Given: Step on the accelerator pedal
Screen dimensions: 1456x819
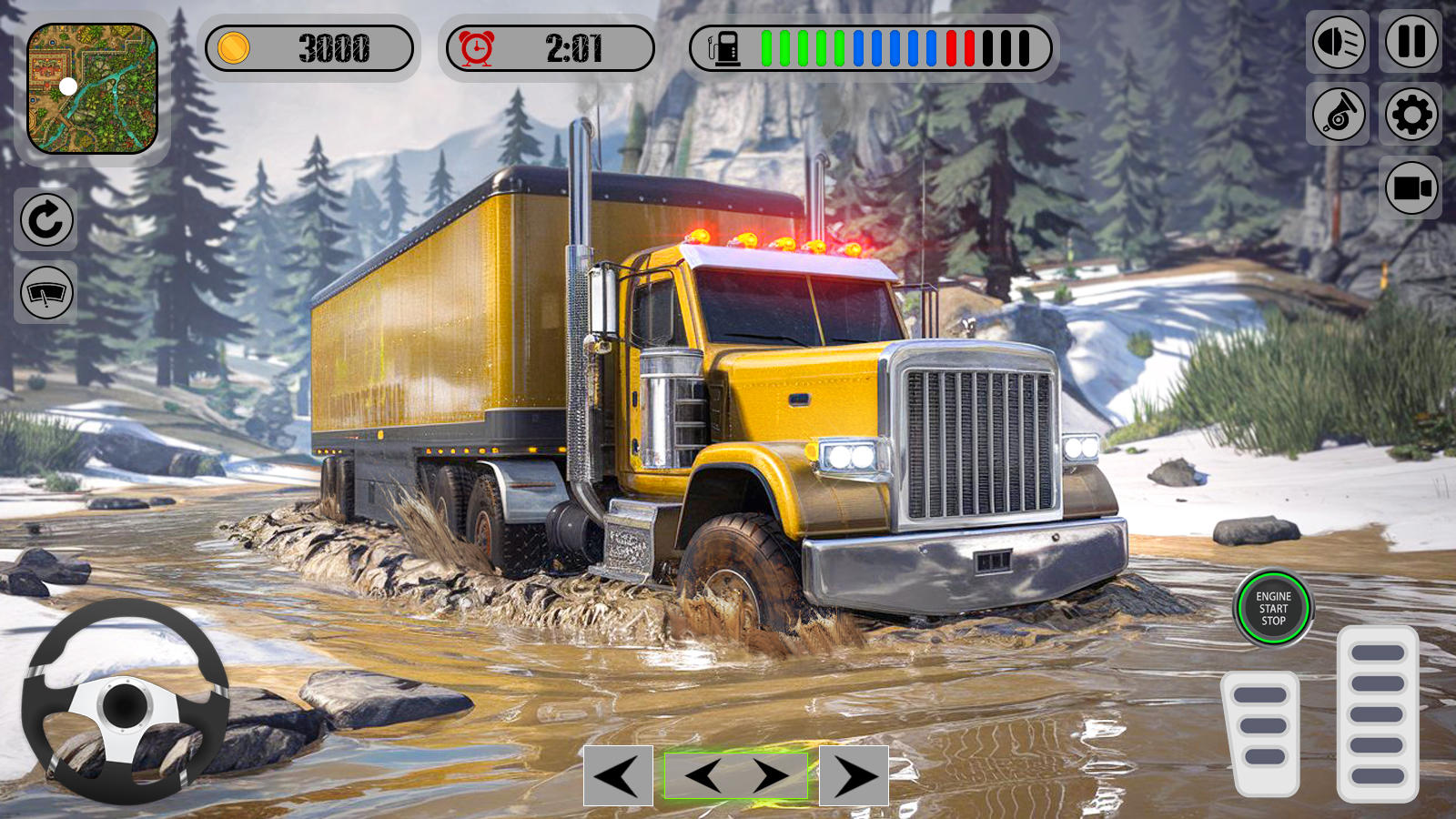Looking at the screenshot, I should coord(1378,714).
